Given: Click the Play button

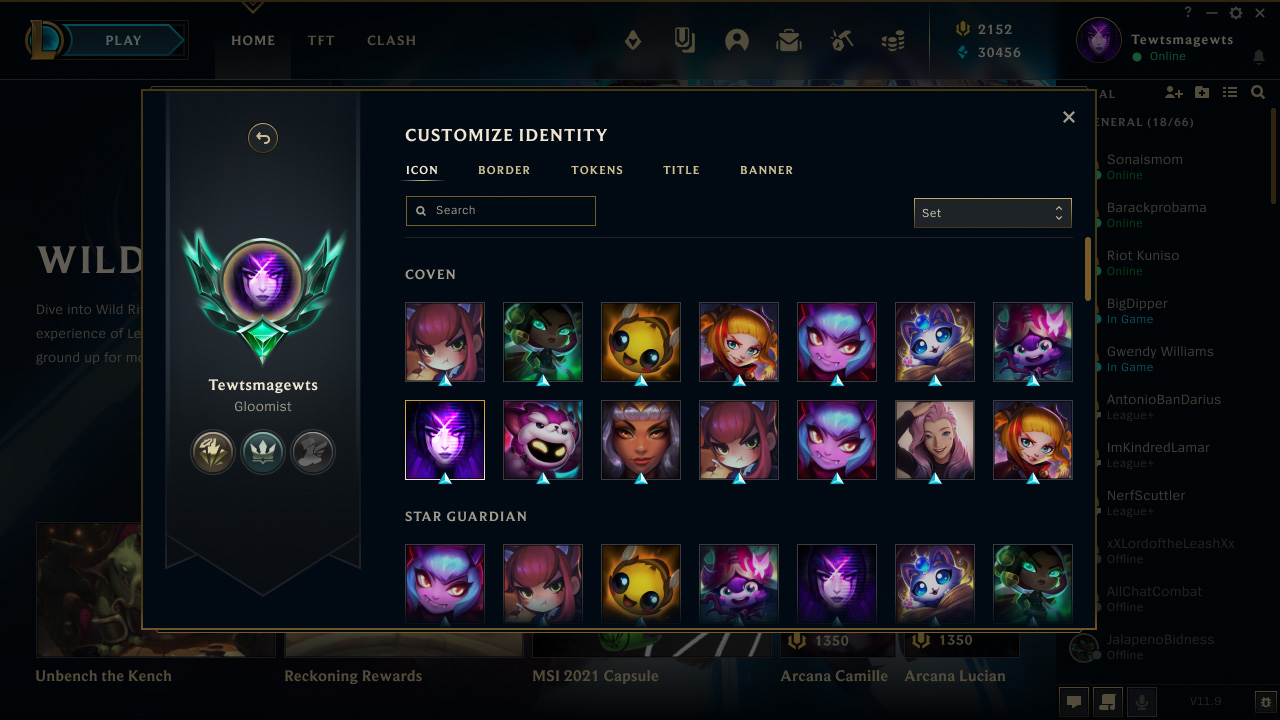Looking at the screenshot, I should click(124, 41).
